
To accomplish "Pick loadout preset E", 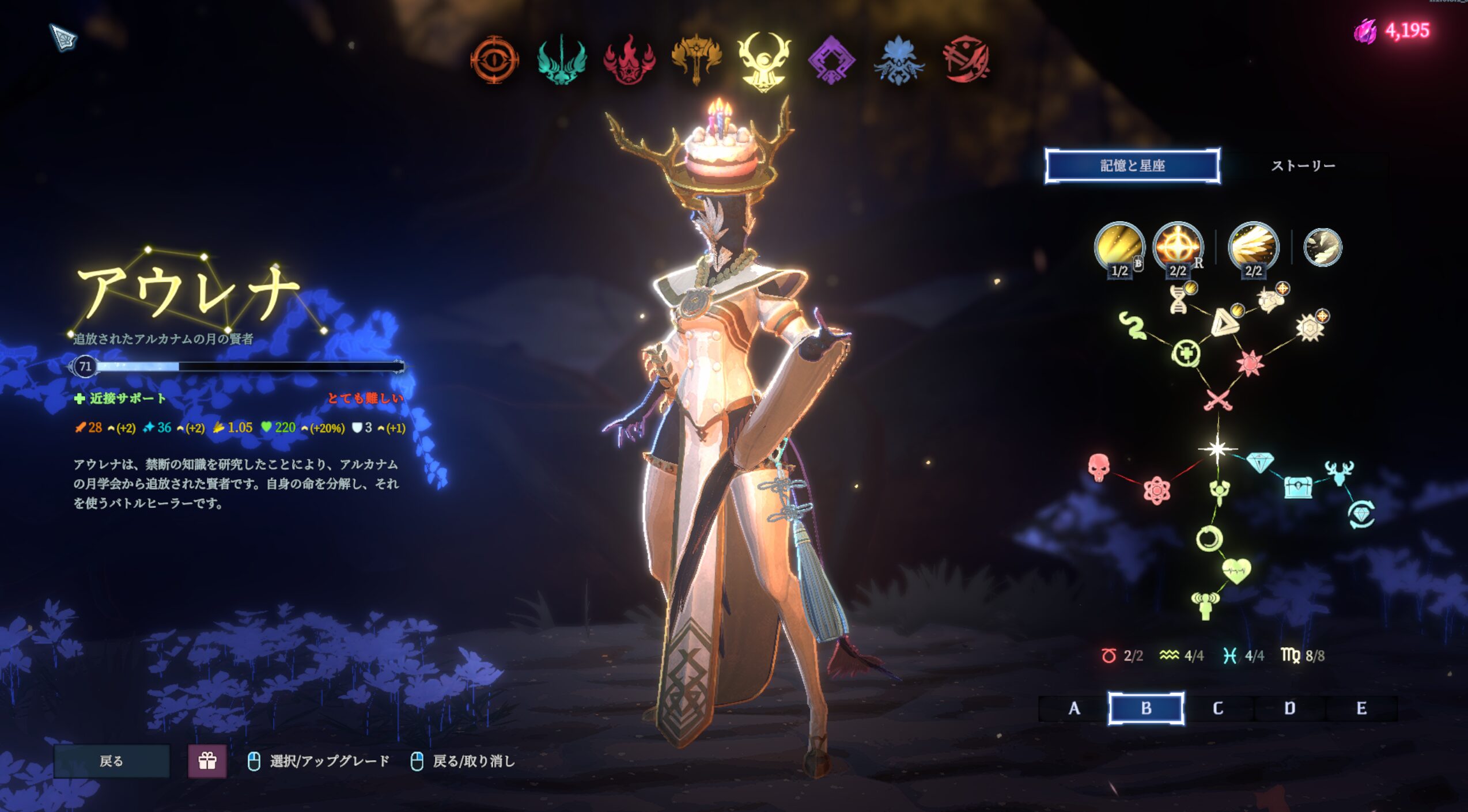I will tap(1361, 708).
